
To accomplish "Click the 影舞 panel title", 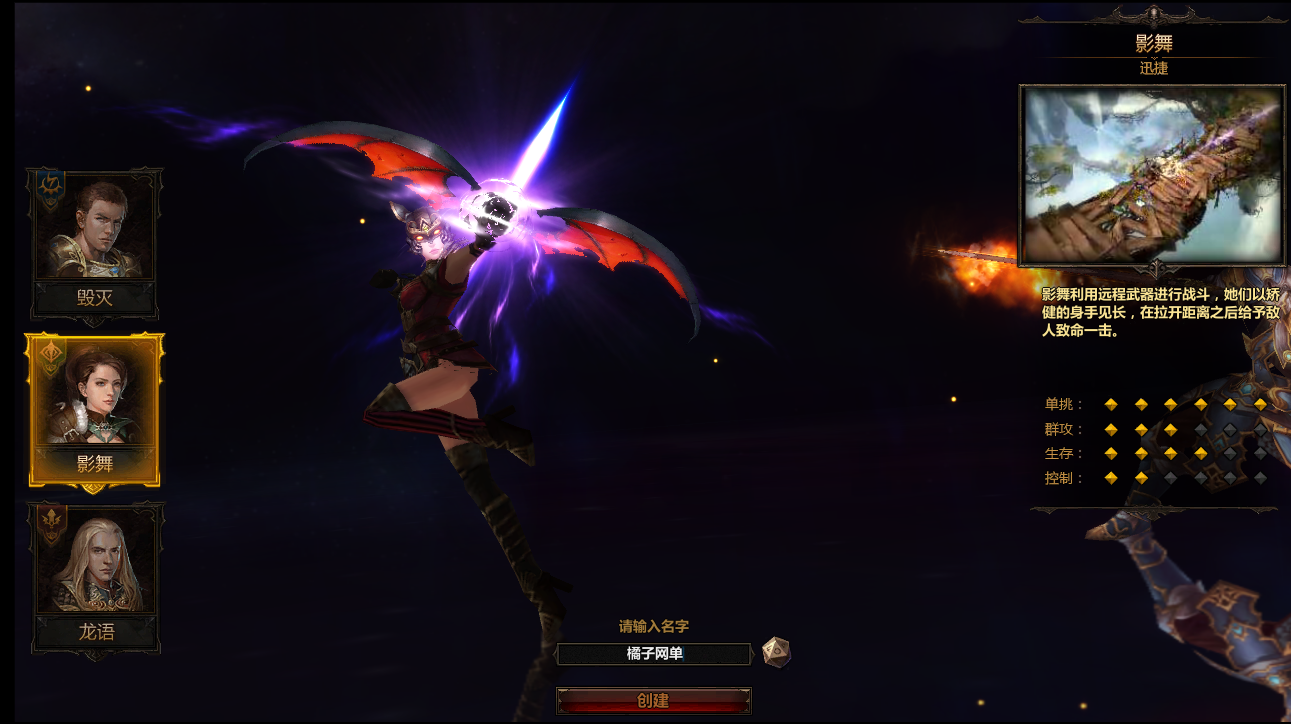I will [1152, 43].
